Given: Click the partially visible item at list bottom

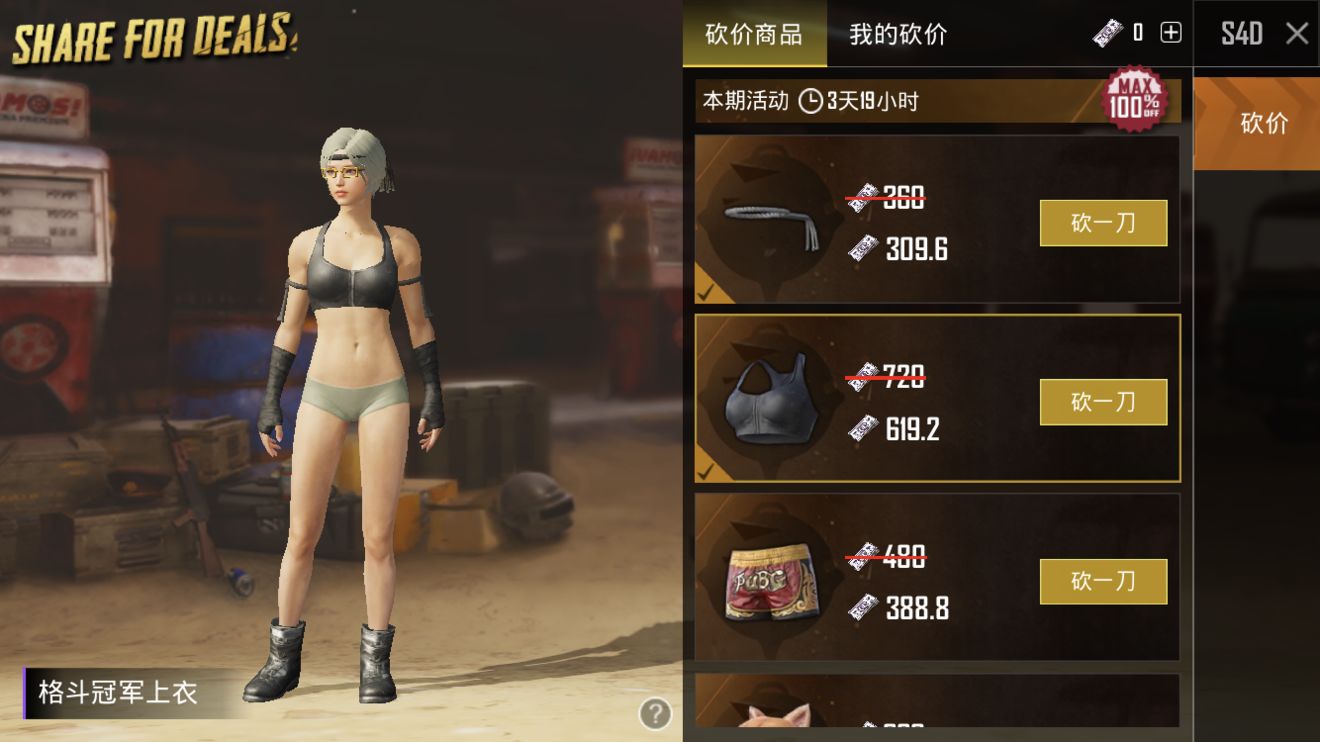Looking at the screenshot, I should pos(930,710).
